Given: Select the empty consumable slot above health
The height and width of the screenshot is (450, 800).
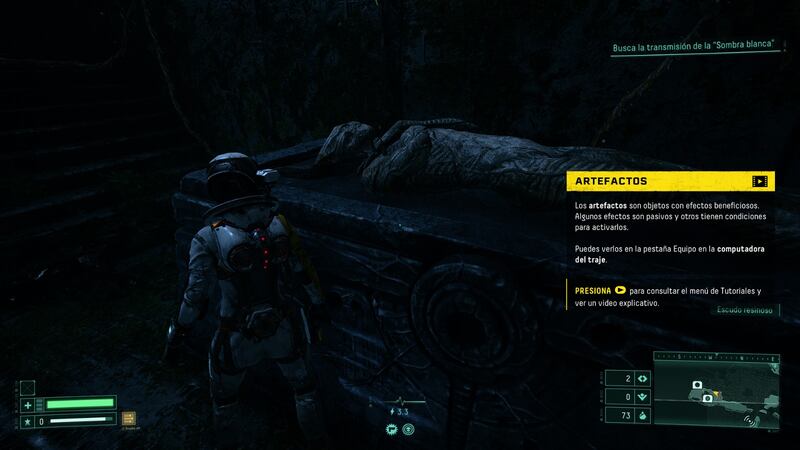Looking at the screenshot, I should tap(28, 387).
